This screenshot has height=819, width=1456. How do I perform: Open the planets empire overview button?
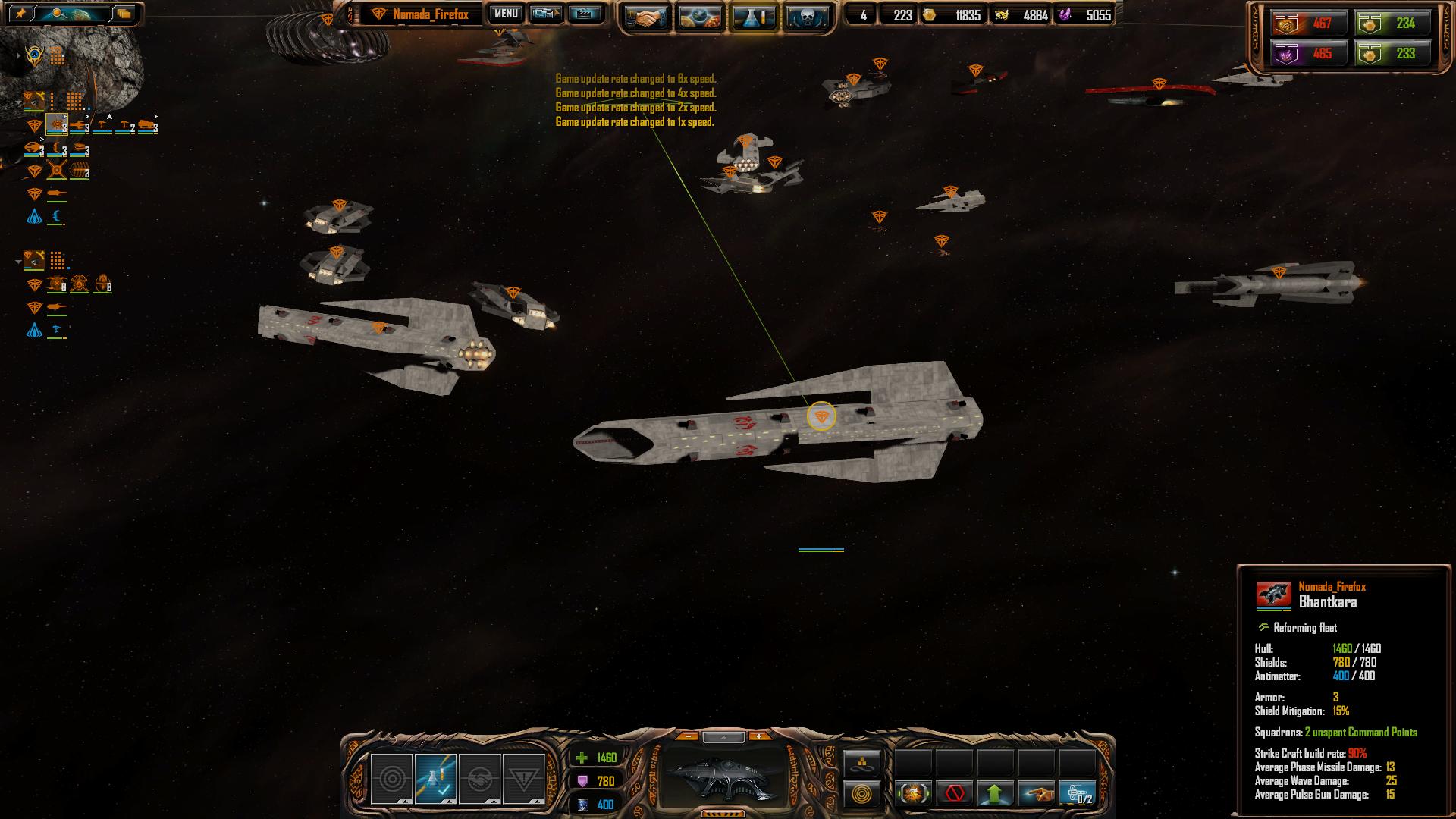tap(699, 17)
